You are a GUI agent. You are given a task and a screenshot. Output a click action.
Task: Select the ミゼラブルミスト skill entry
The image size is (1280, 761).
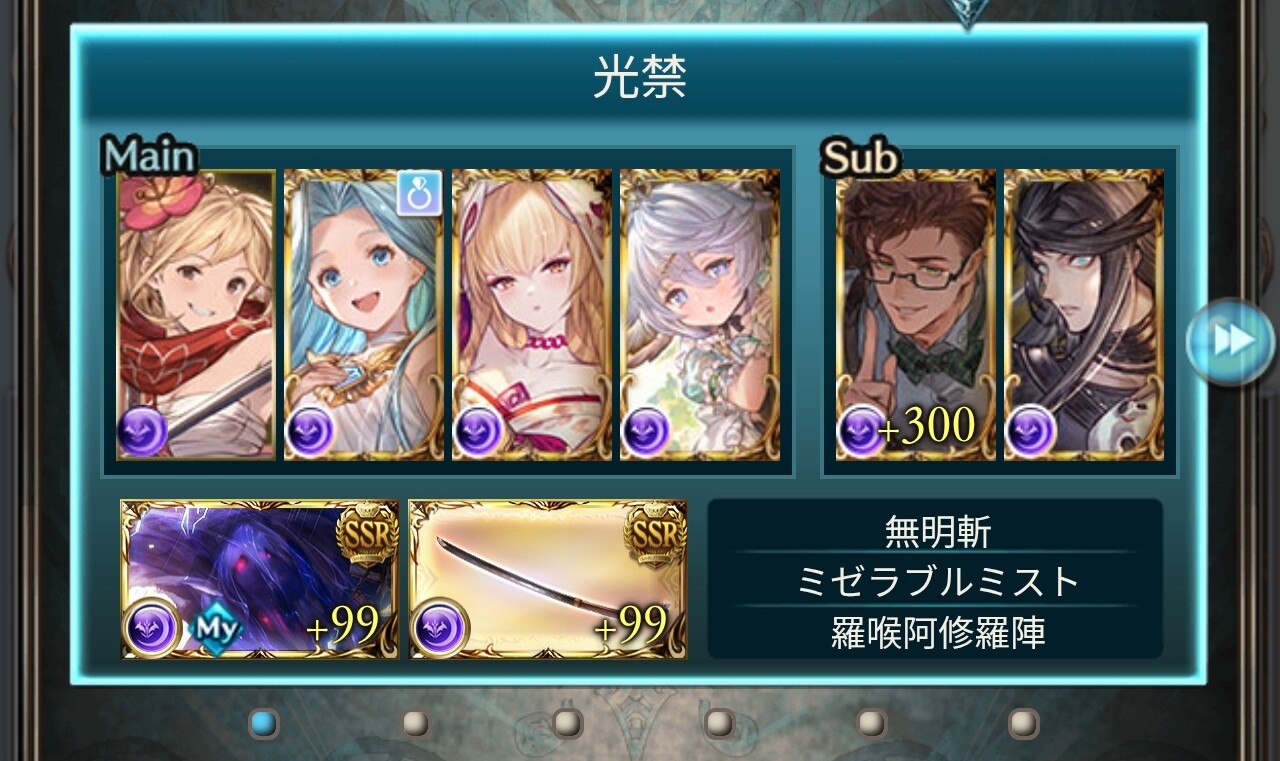(937, 582)
